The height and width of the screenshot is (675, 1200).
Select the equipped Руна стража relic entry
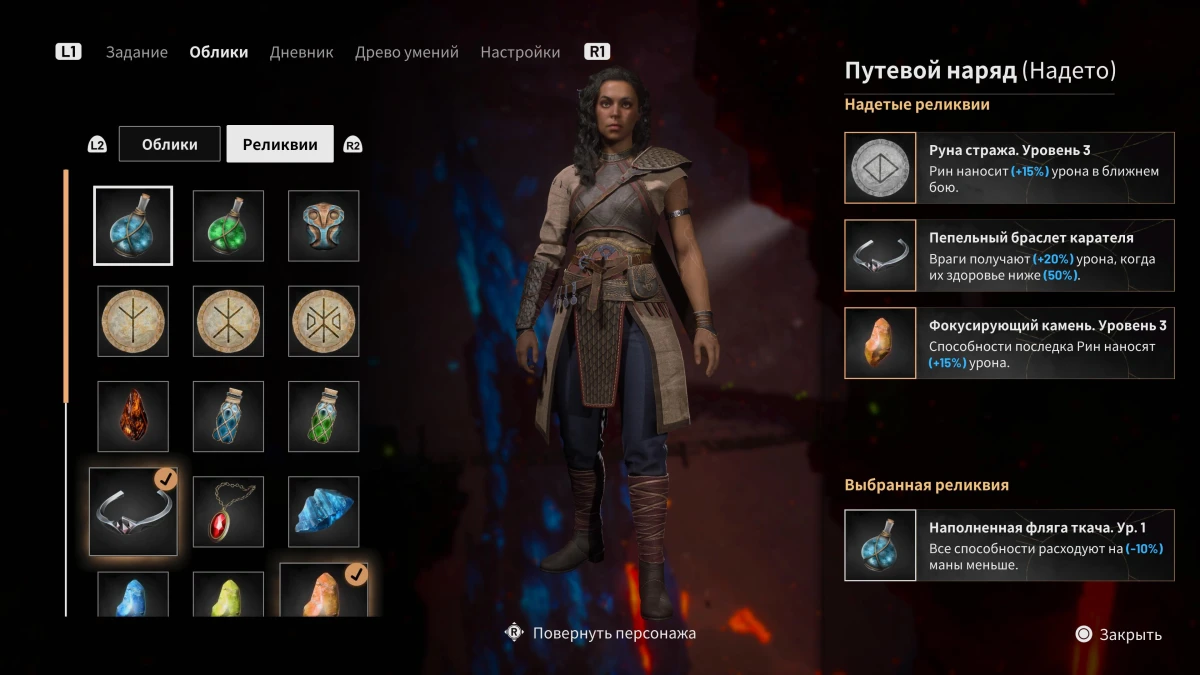coord(1009,168)
